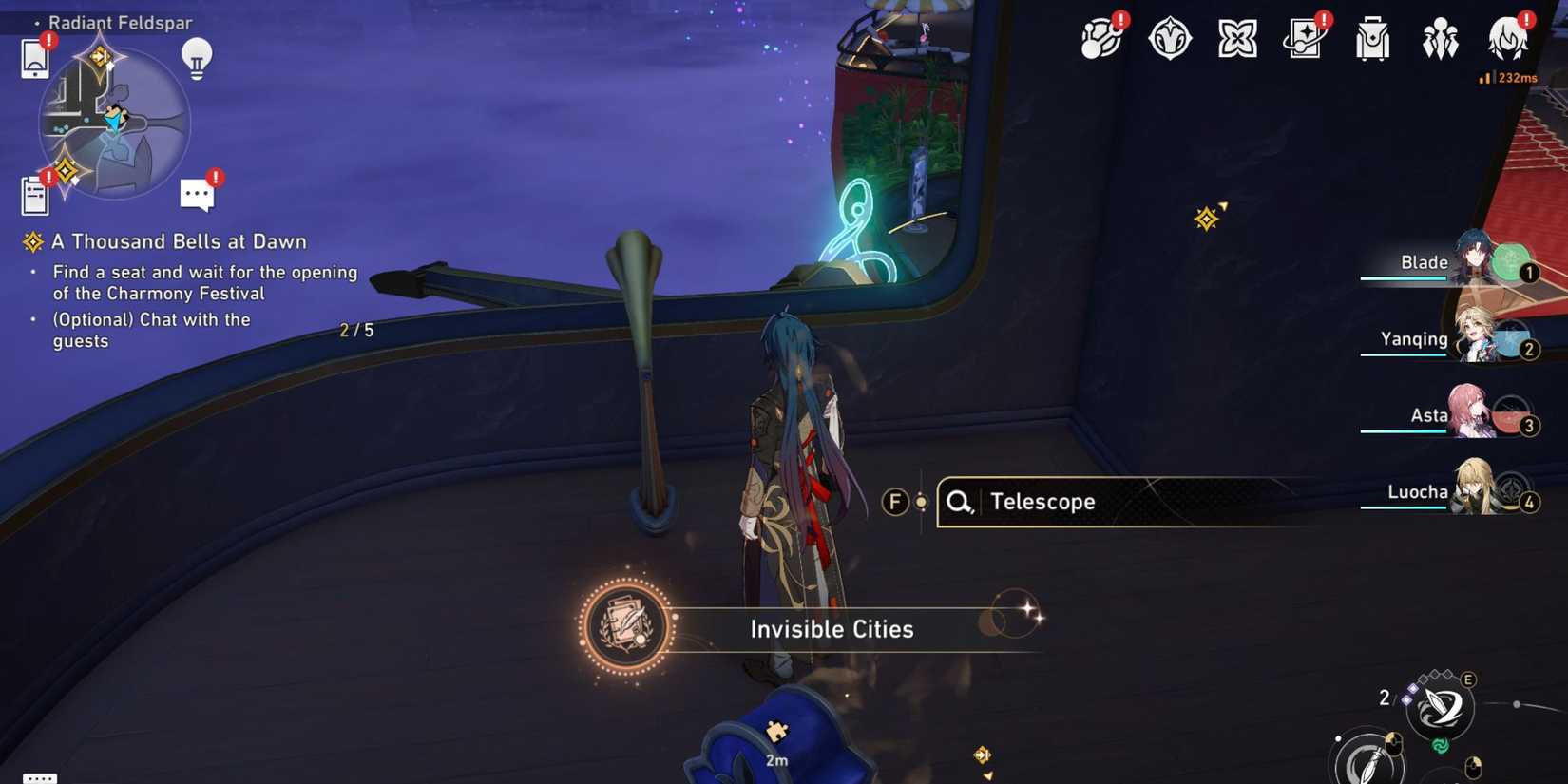Click the quest title A Thousand Bells at Dawn
Viewport: 1568px width, 784px height.
pos(179,240)
